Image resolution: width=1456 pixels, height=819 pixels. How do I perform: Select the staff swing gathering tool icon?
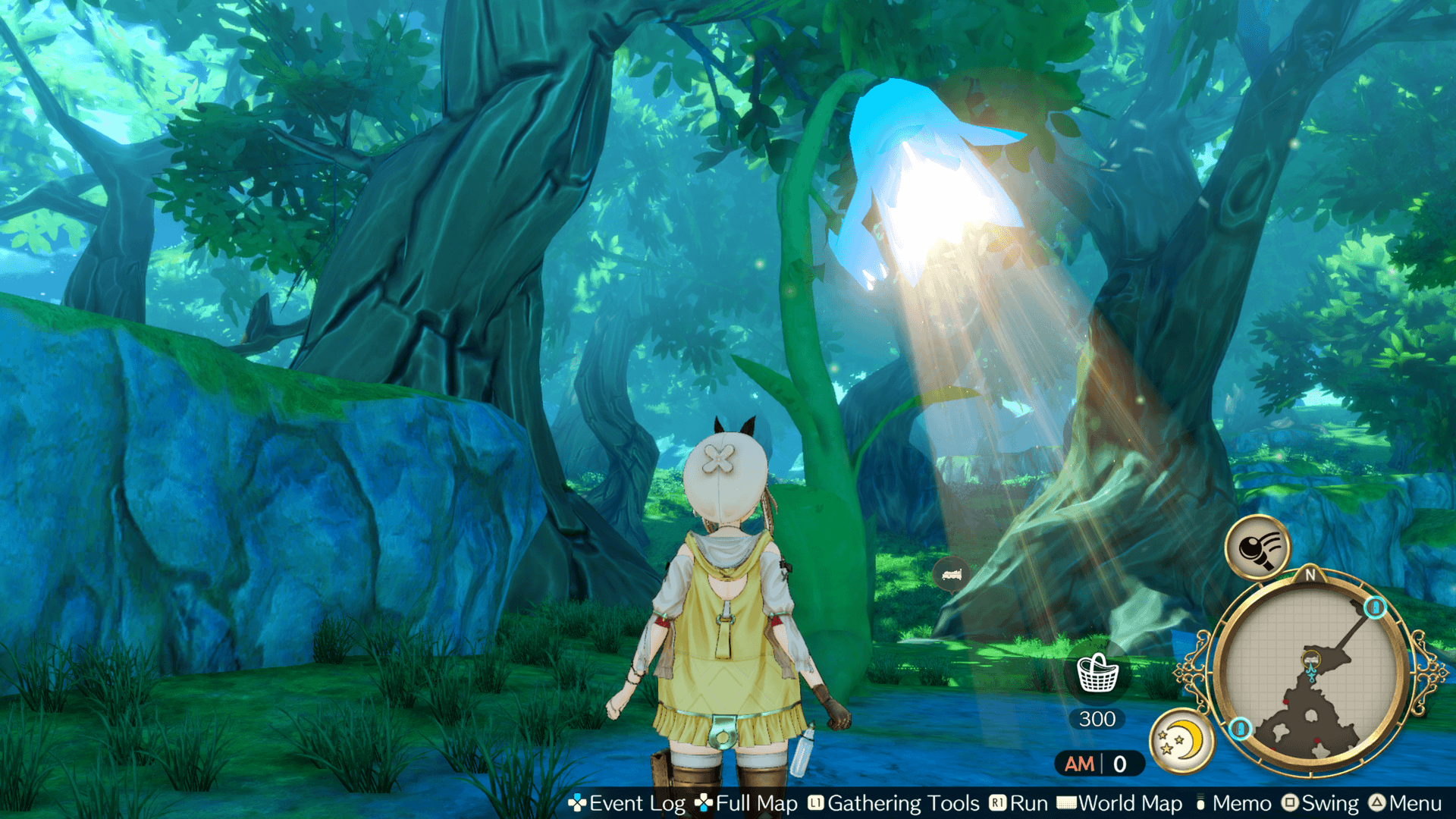(x=1258, y=548)
